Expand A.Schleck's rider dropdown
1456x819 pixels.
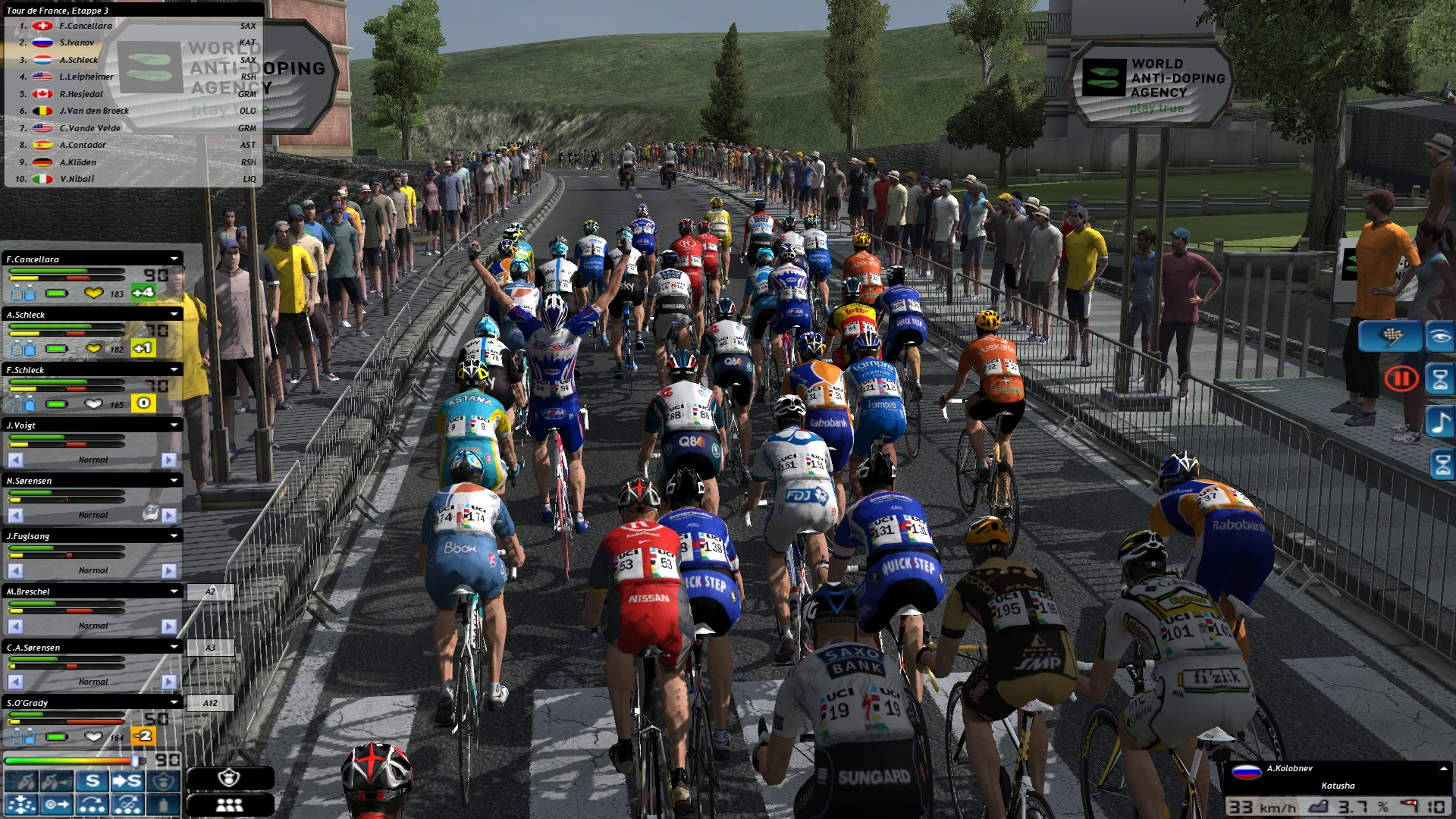click(x=174, y=315)
